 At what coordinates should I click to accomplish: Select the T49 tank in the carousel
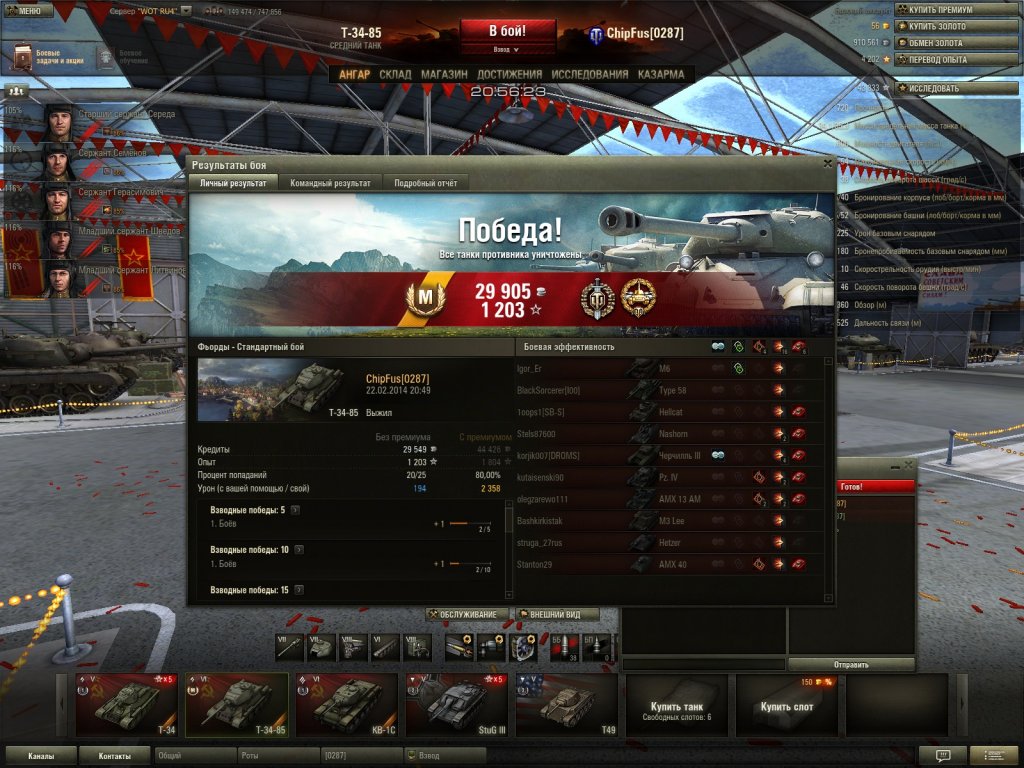(x=566, y=705)
